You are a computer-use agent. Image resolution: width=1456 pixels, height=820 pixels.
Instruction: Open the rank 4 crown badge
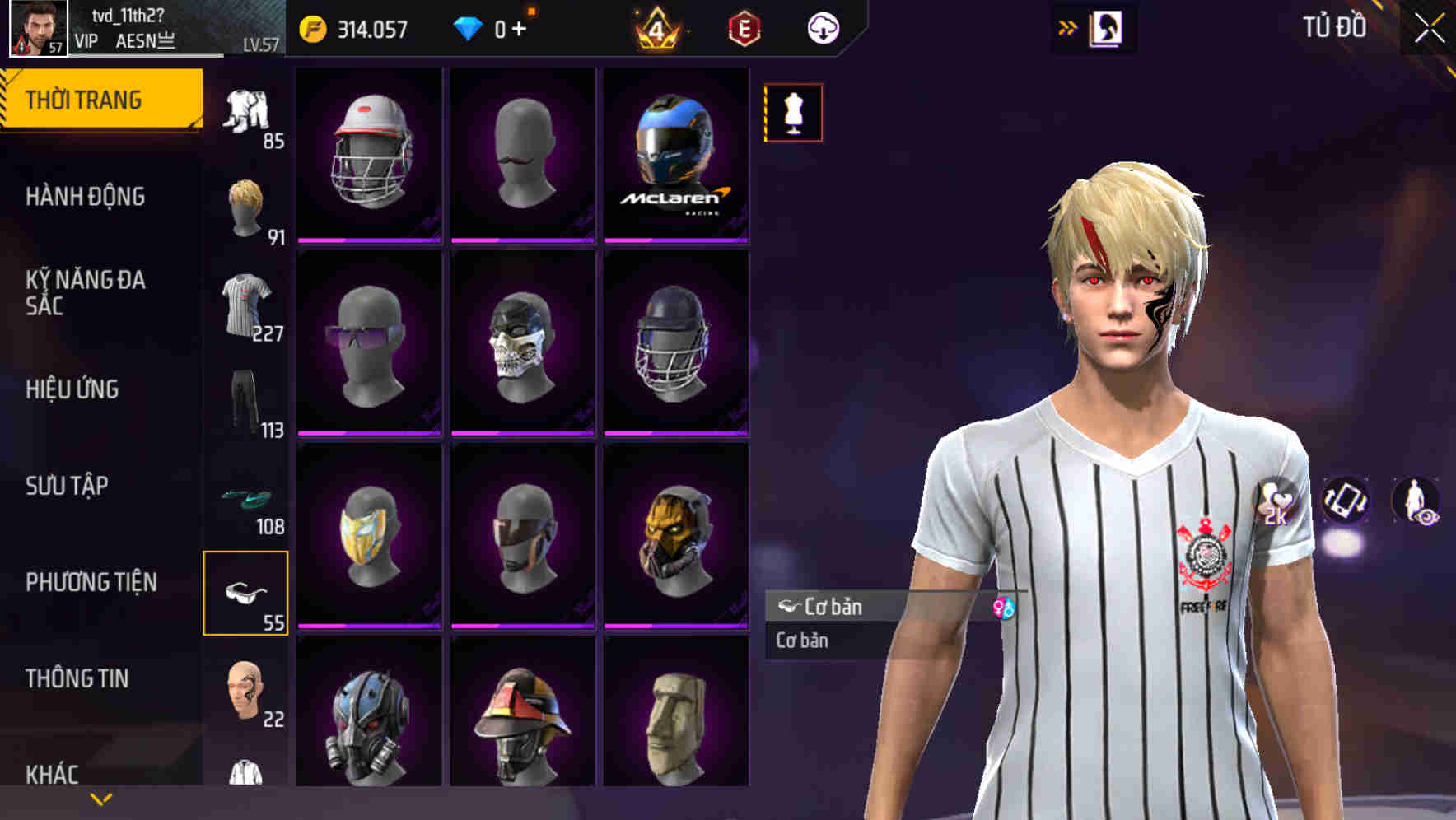pos(655,27)
